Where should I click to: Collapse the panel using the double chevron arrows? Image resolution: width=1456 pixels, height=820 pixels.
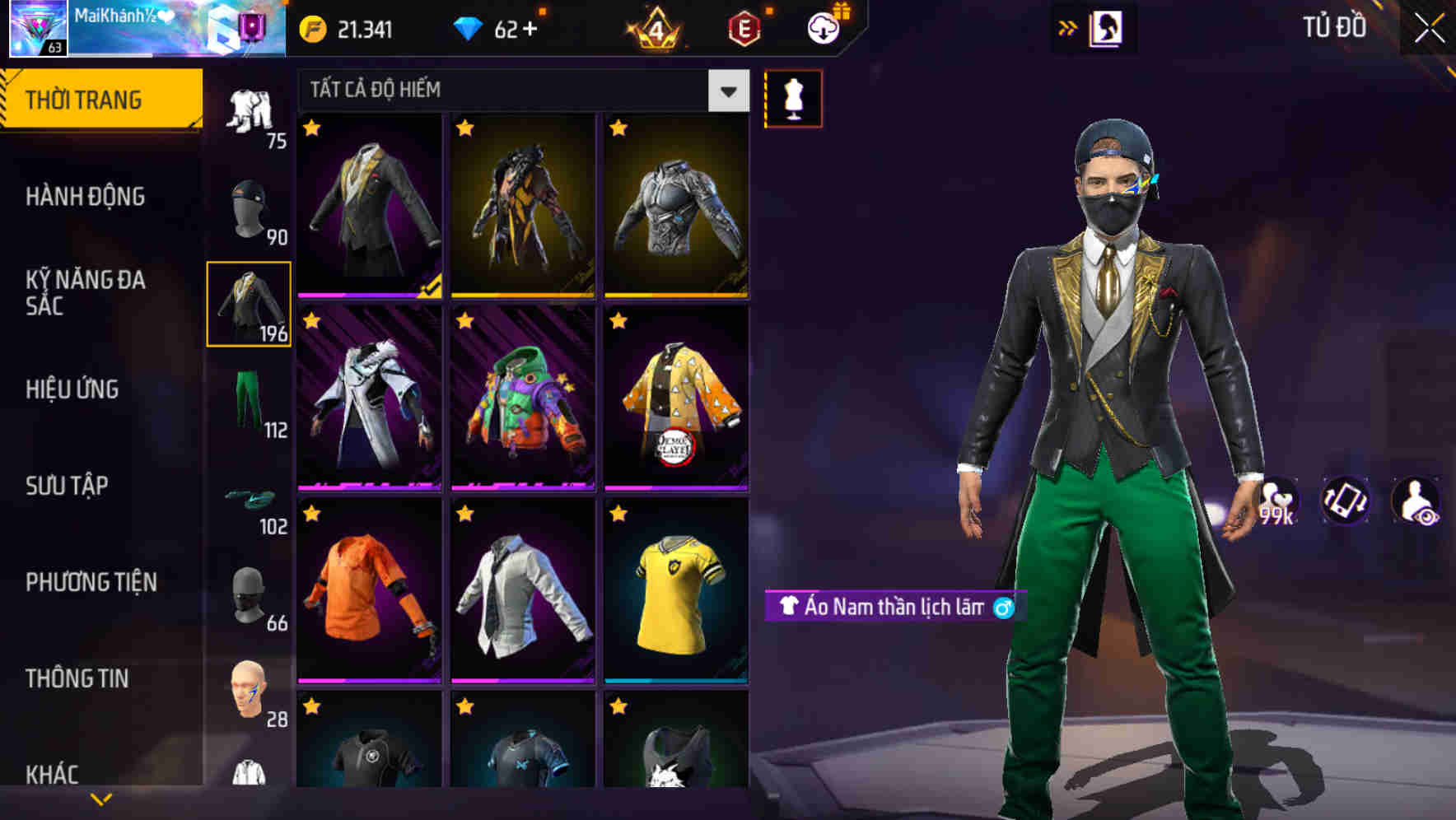click(x=1068, y=26)
